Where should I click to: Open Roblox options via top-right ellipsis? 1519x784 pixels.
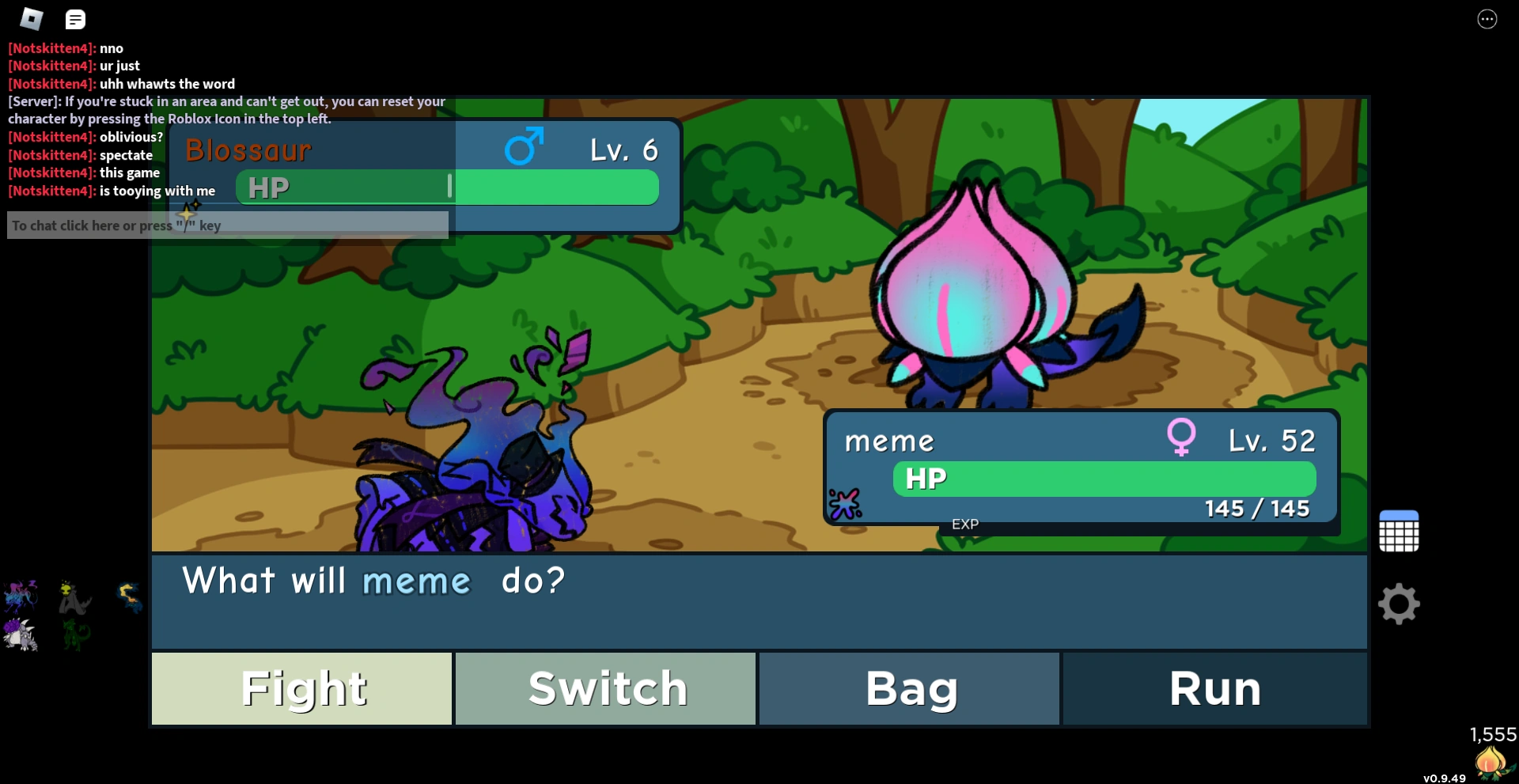1488,18
